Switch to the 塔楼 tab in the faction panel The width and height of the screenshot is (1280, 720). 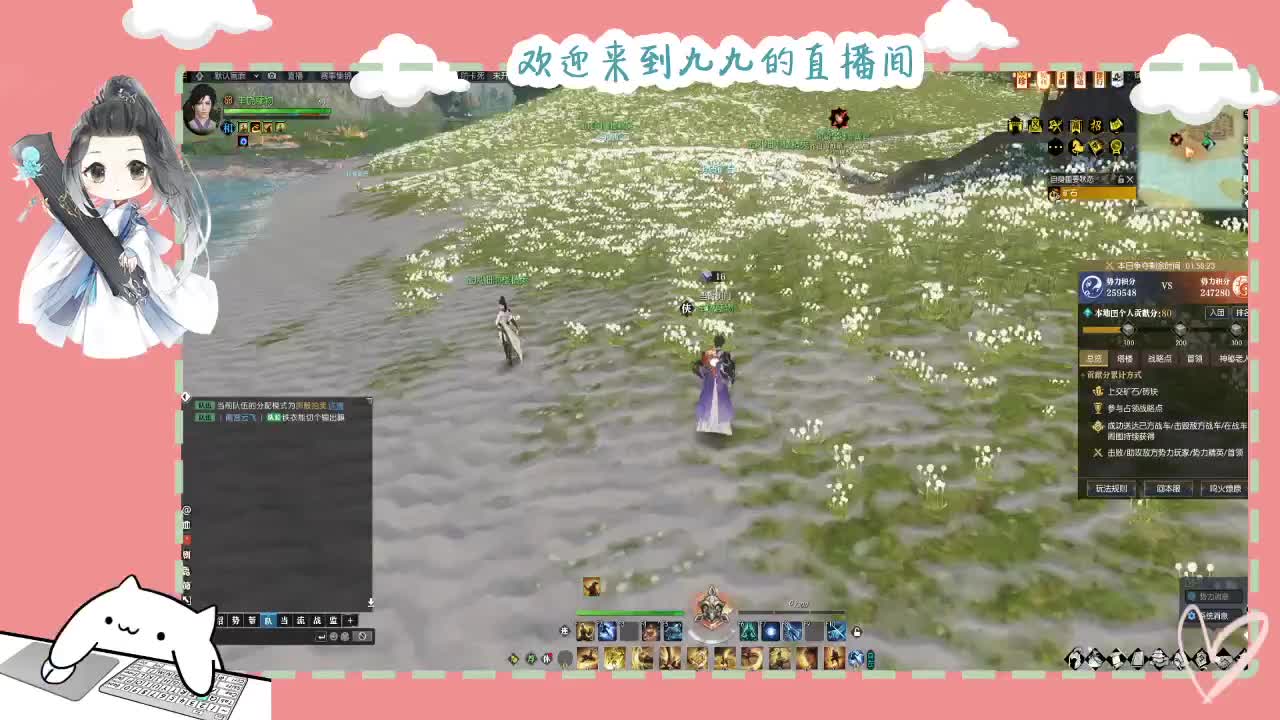(1126, 358)
